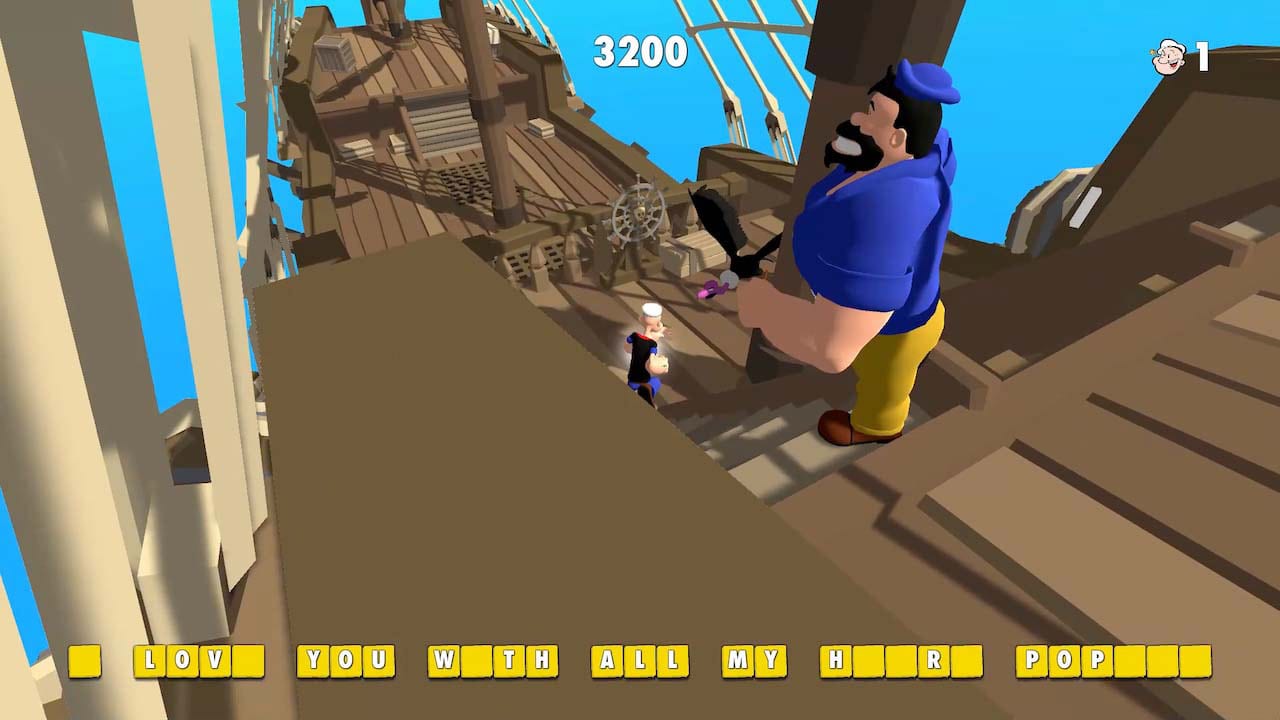
Task: Click the letter tile showing L
Action: coord(150,660)
